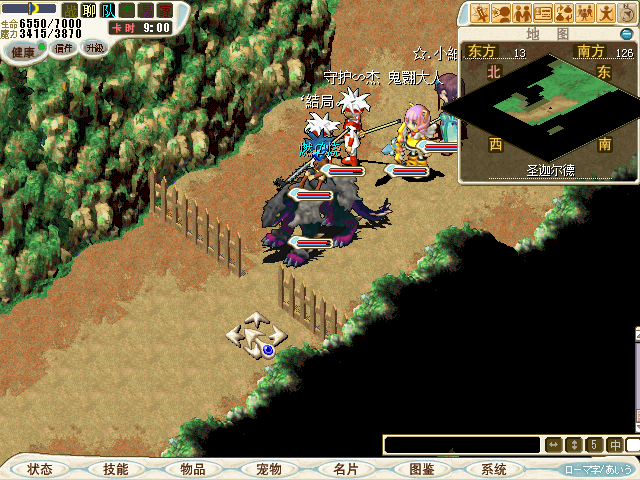Open the 信件 mail button
640x480 pixels.
click(64, 48)
